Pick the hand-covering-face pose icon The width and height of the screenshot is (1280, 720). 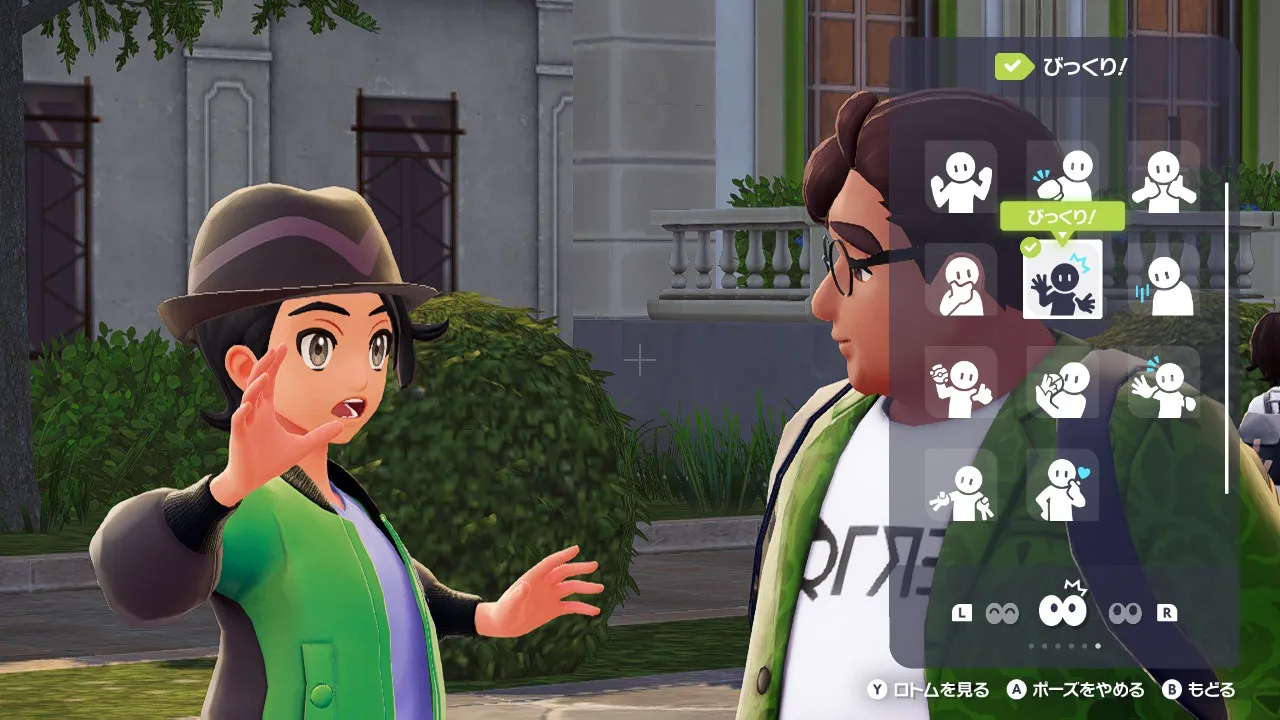(1063, 383)
